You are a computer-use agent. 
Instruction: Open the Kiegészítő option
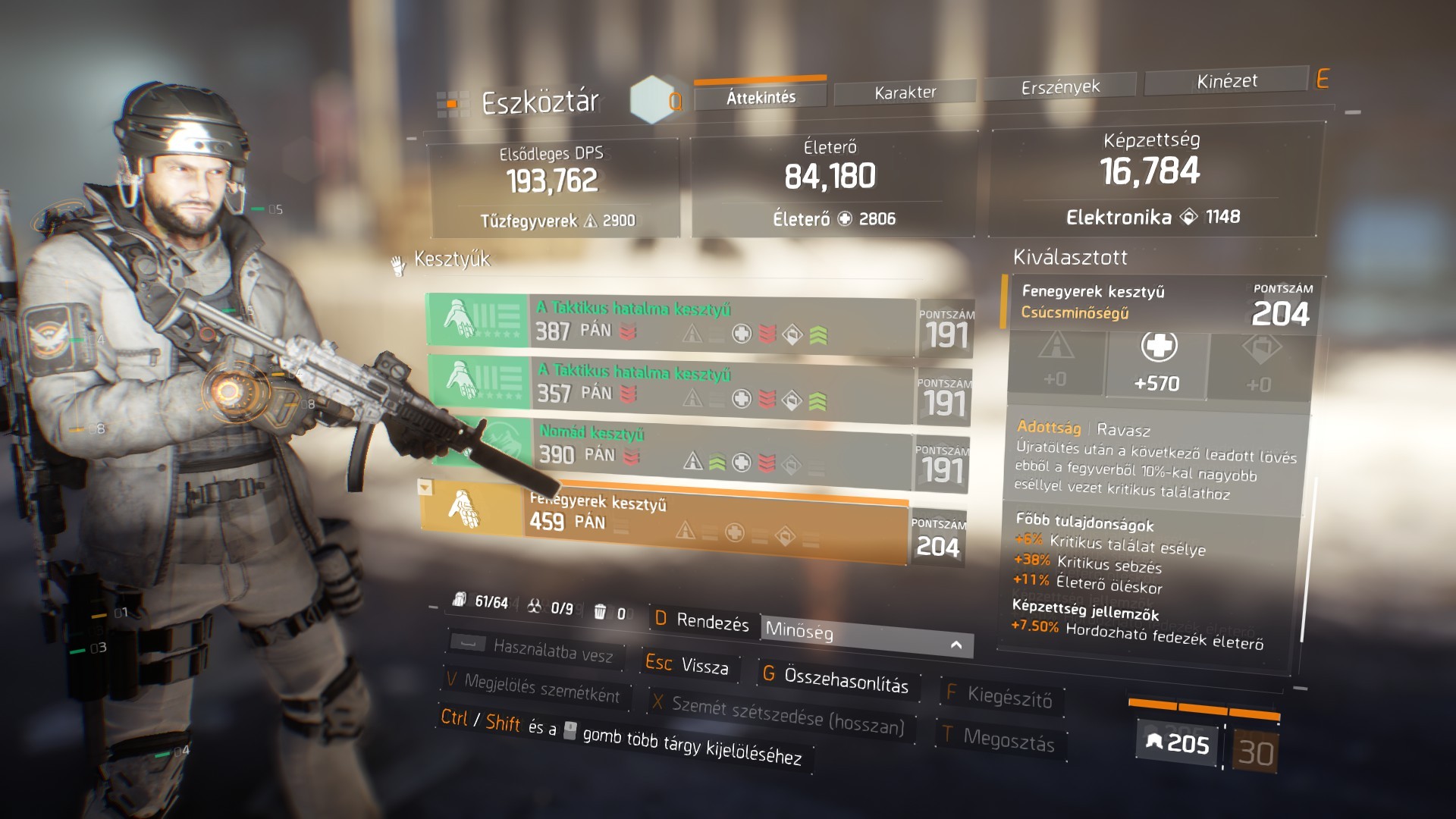coord(1001,695)
